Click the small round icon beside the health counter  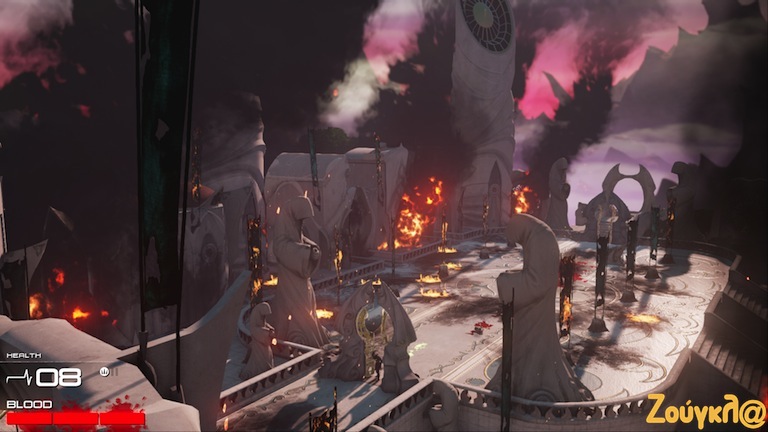click(103, 372)
